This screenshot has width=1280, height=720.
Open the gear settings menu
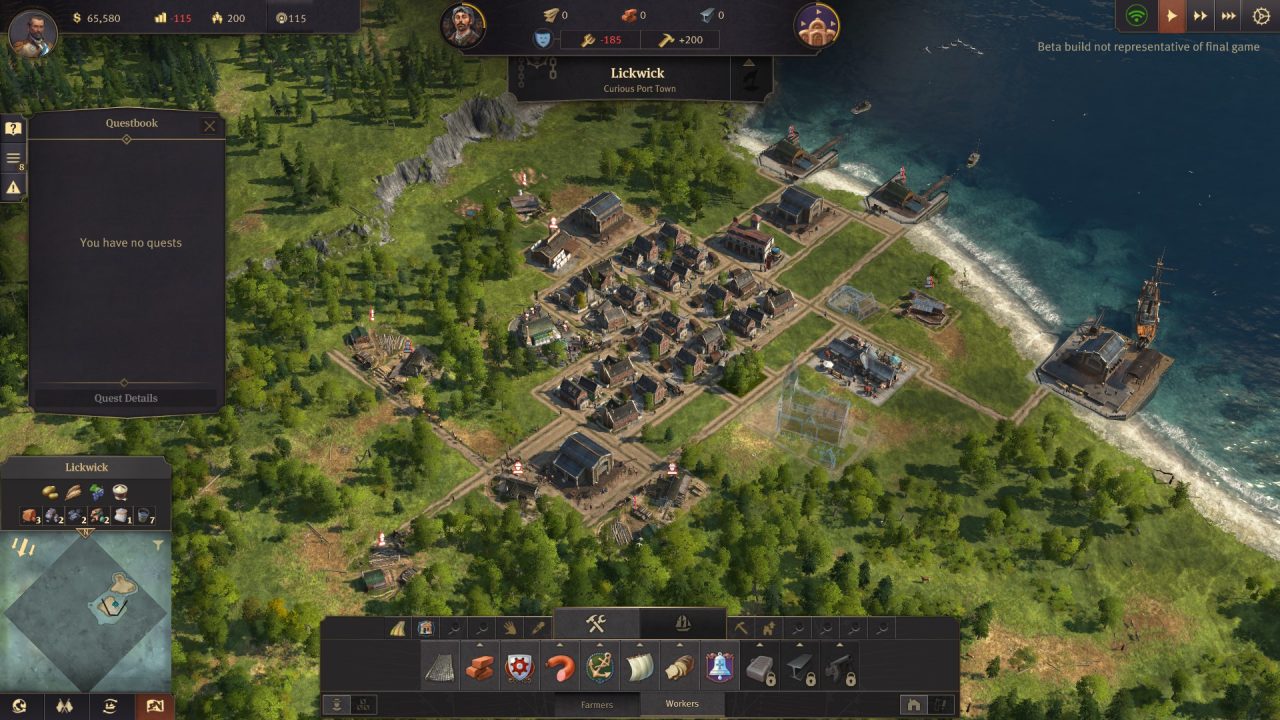click(x=1260, y=16)
